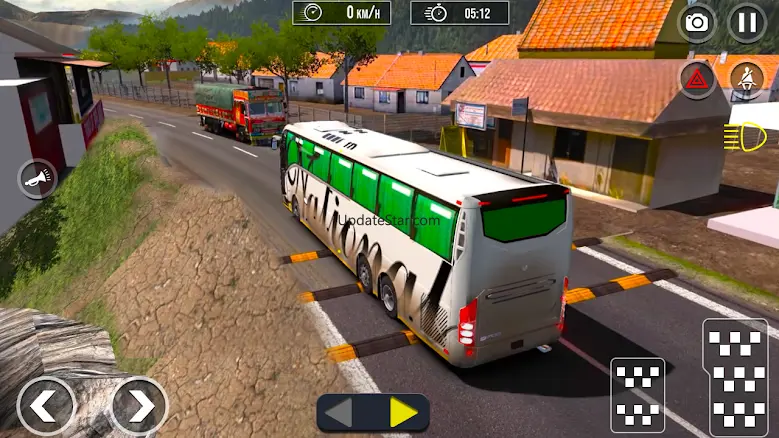Image resolution: width=779 pixels, height=438 pixels.
Task: Steer the bus right
Action: tap(138, 405)
